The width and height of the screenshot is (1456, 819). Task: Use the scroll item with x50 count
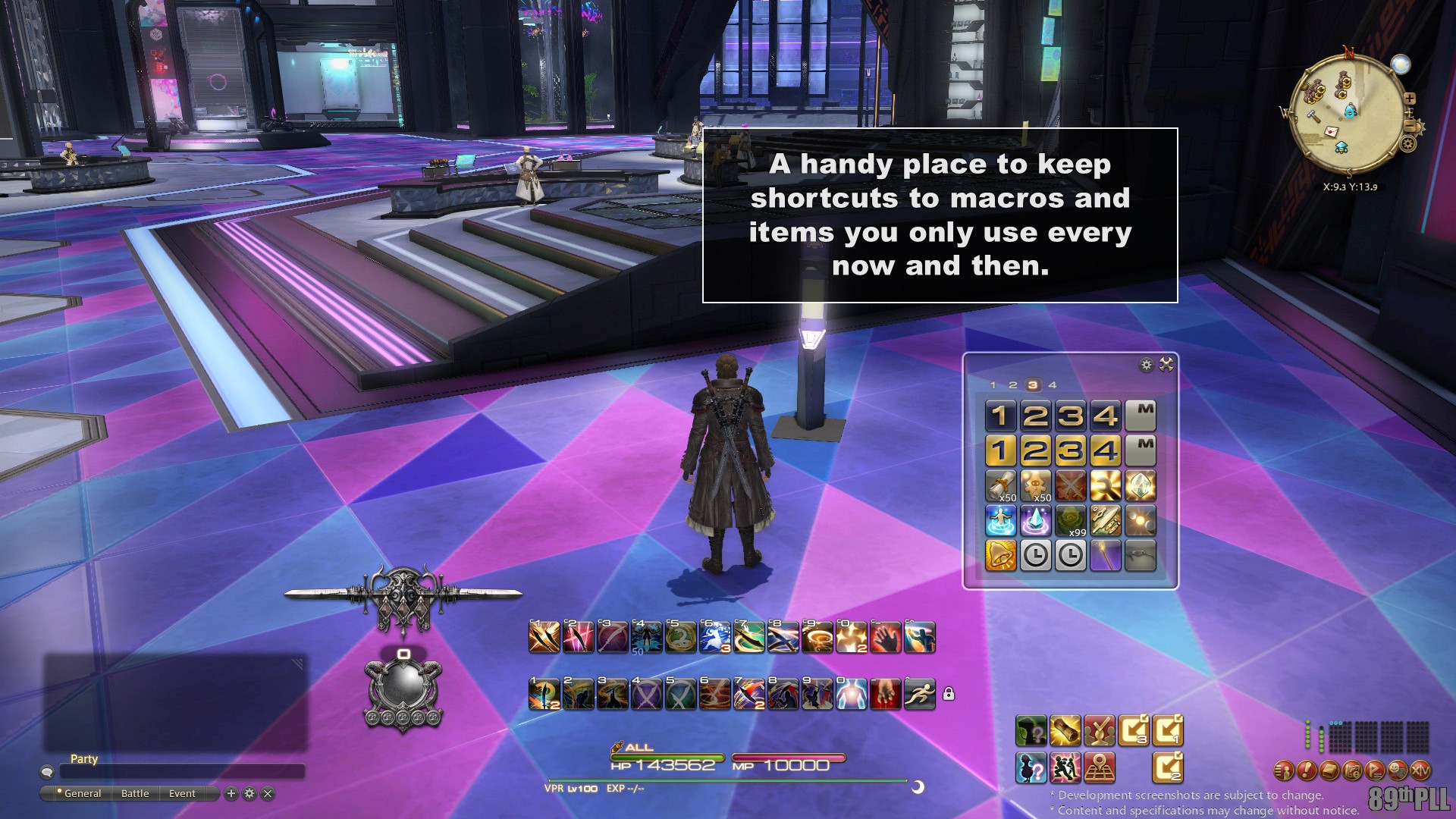1000,486
